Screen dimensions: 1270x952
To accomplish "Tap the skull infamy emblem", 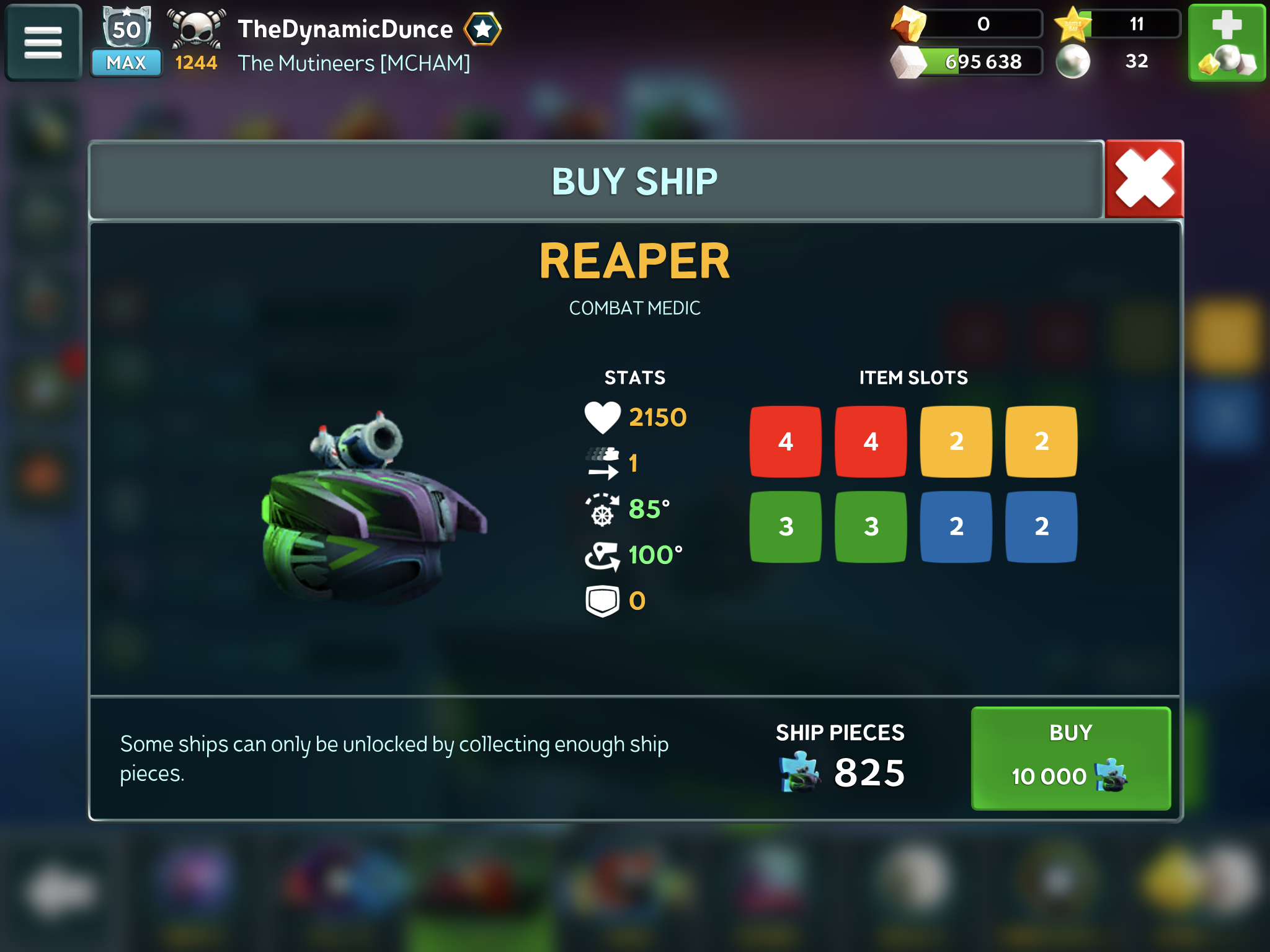I will [196, 29].
